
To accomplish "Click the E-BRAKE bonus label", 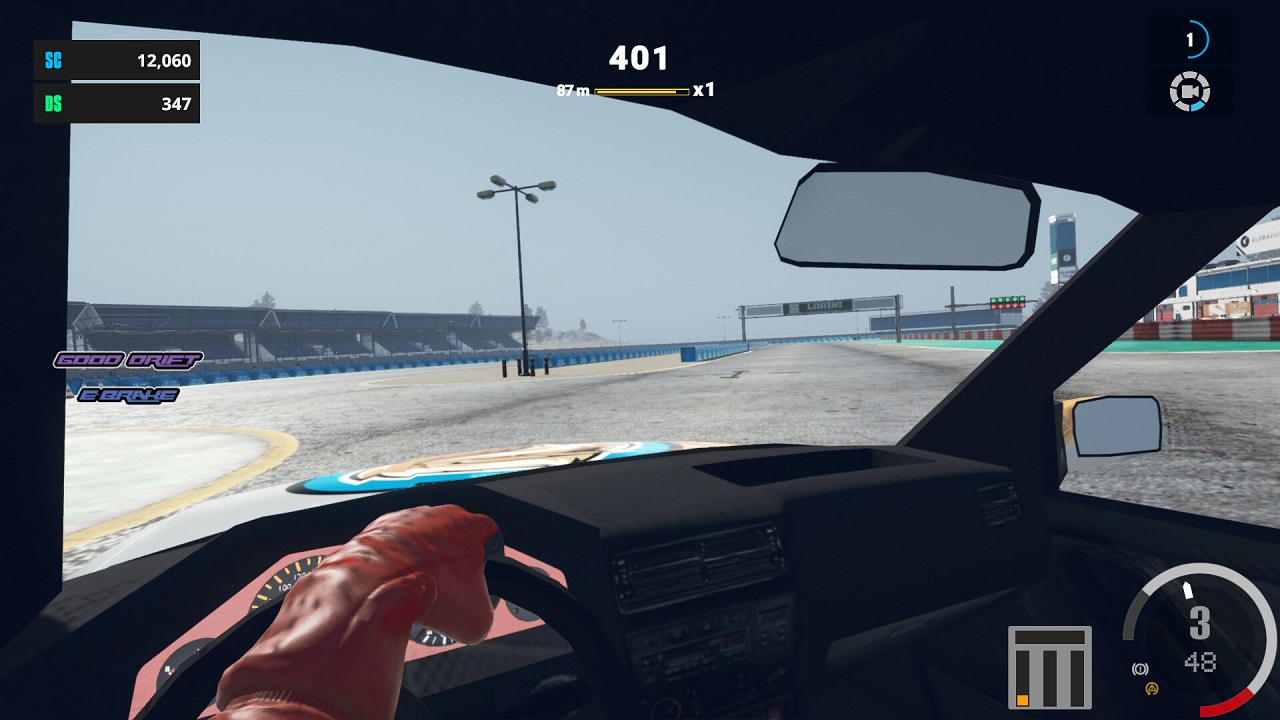I will (x=131, y=394).
